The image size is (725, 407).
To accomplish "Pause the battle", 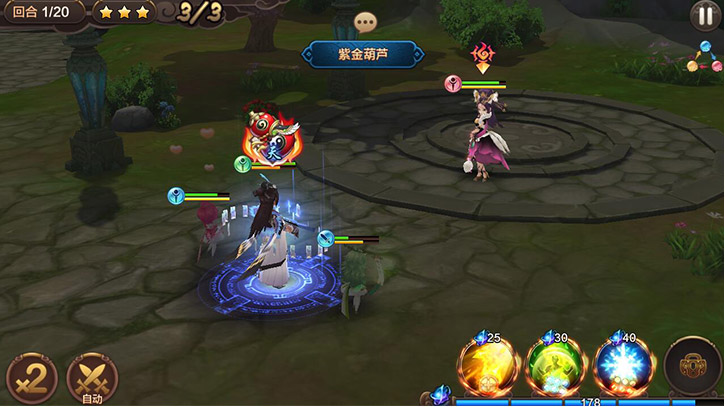I will click(704, 15).
